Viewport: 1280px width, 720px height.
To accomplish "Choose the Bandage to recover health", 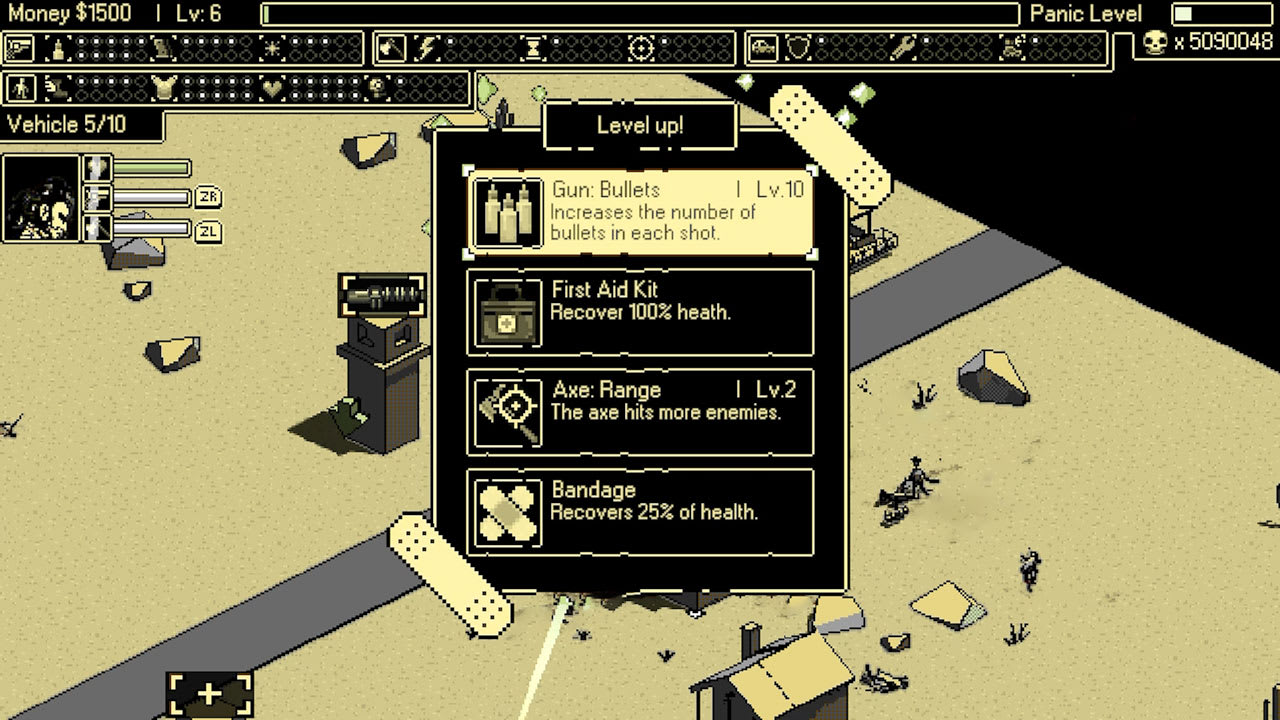I will pyautogui.click(x=640, y=511).
